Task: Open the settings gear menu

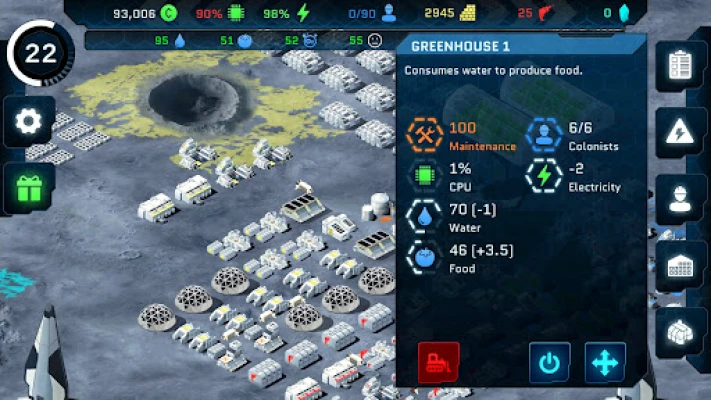Action: 29,122
